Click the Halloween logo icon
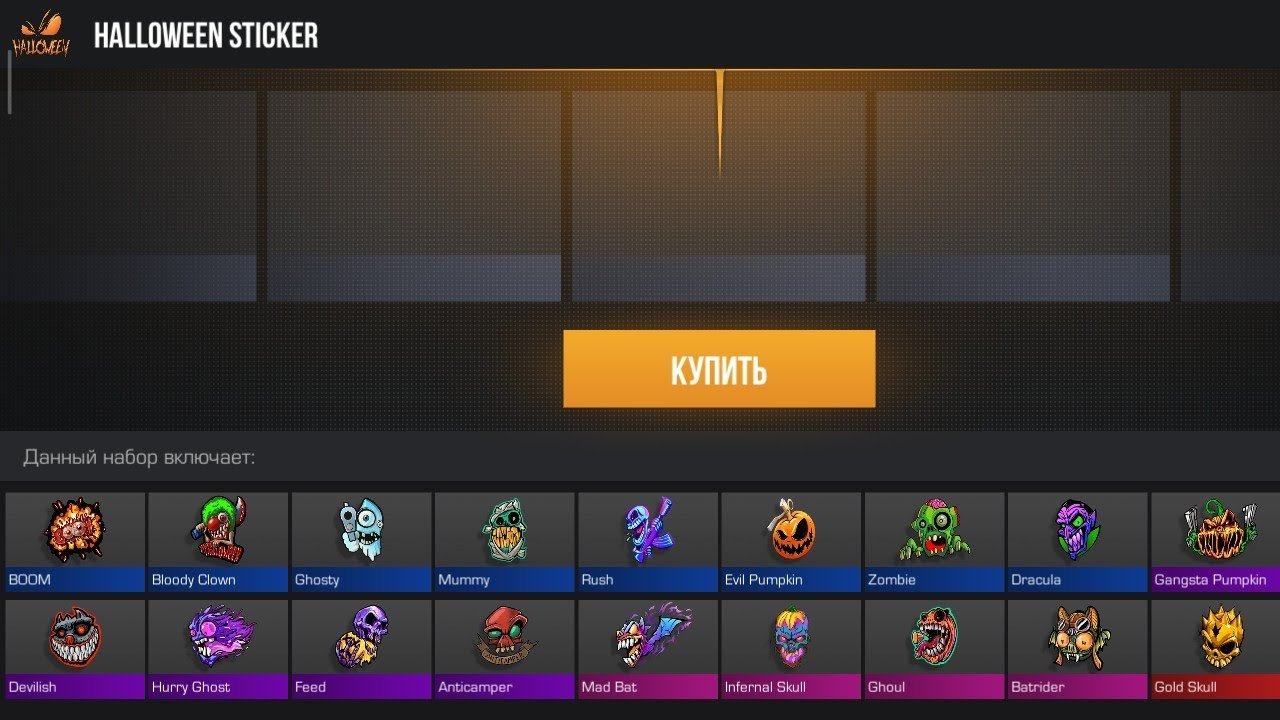1280x720 pixels. (x=41, y=34)
